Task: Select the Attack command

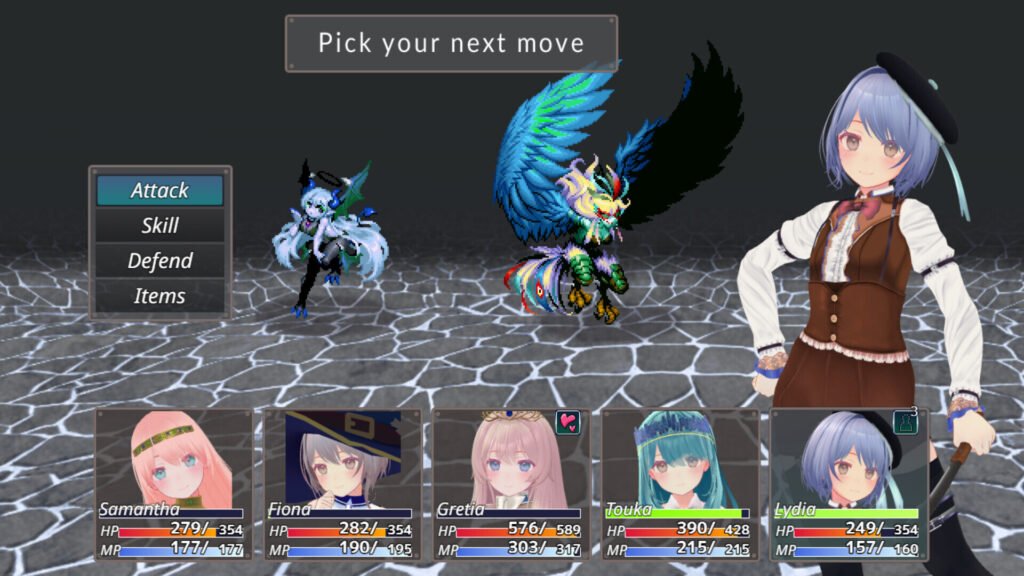Action: pos(160,190)
